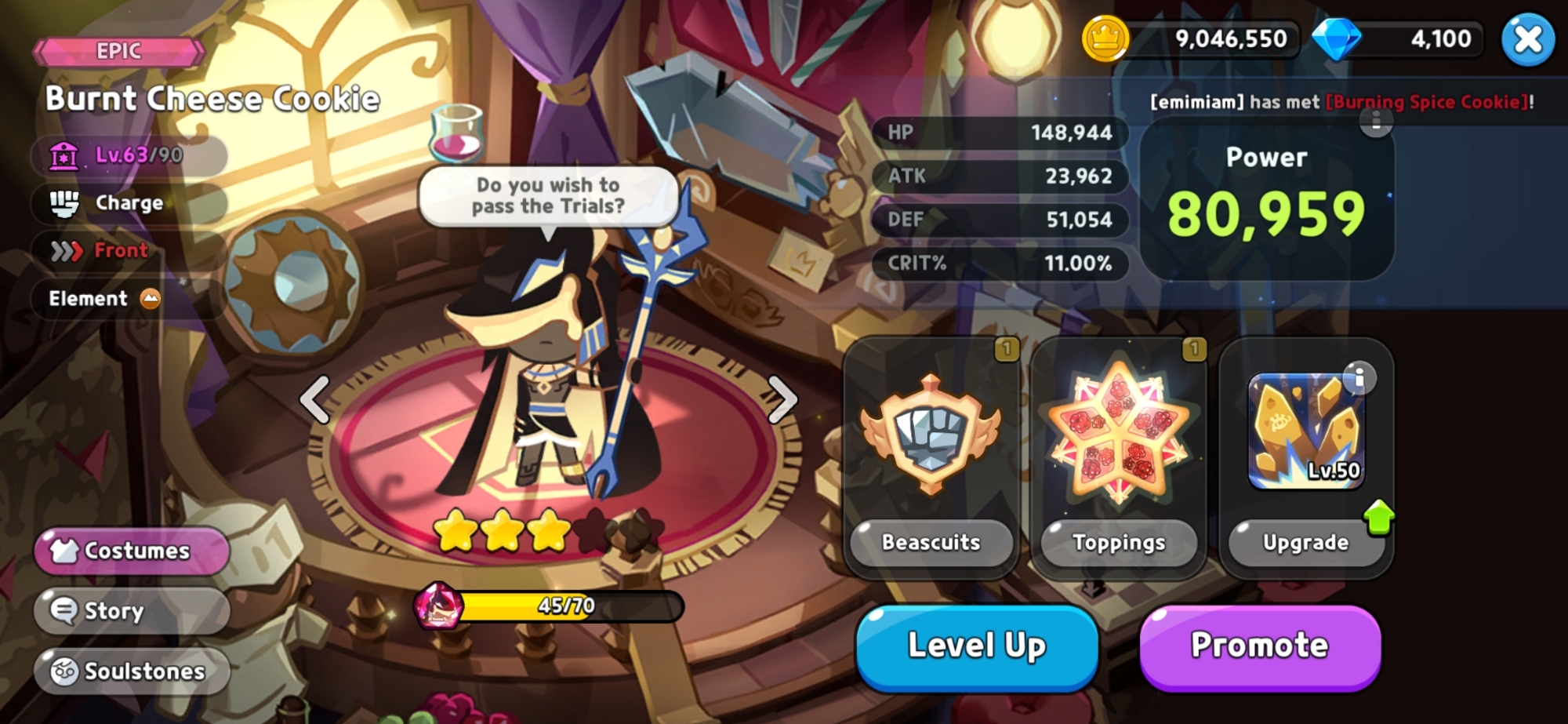Show the previous cookie with left arrow
This screenshot has width=1568, height=724.
[315, 399]
